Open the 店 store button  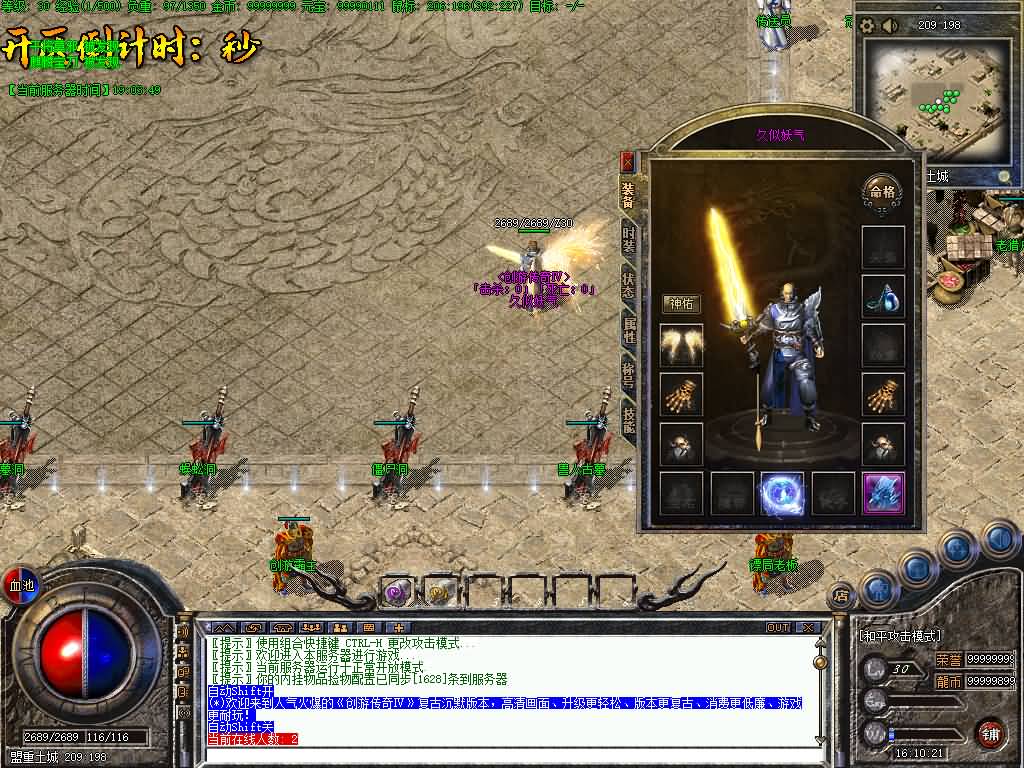tap(841, 595)
